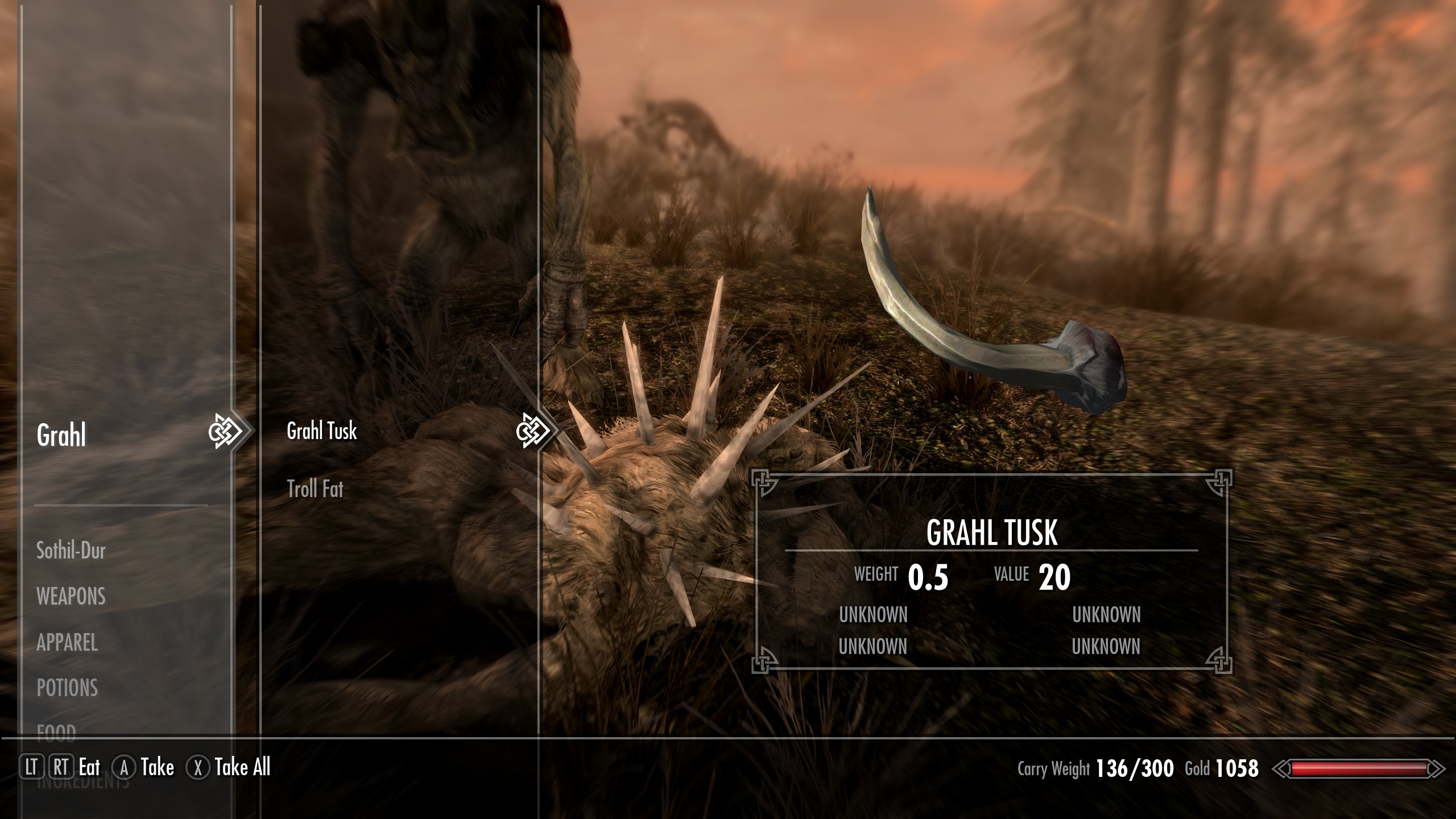Select the Troll Fat item
This screenshot has width=1456, height=819.
click(x=315, y=489)
